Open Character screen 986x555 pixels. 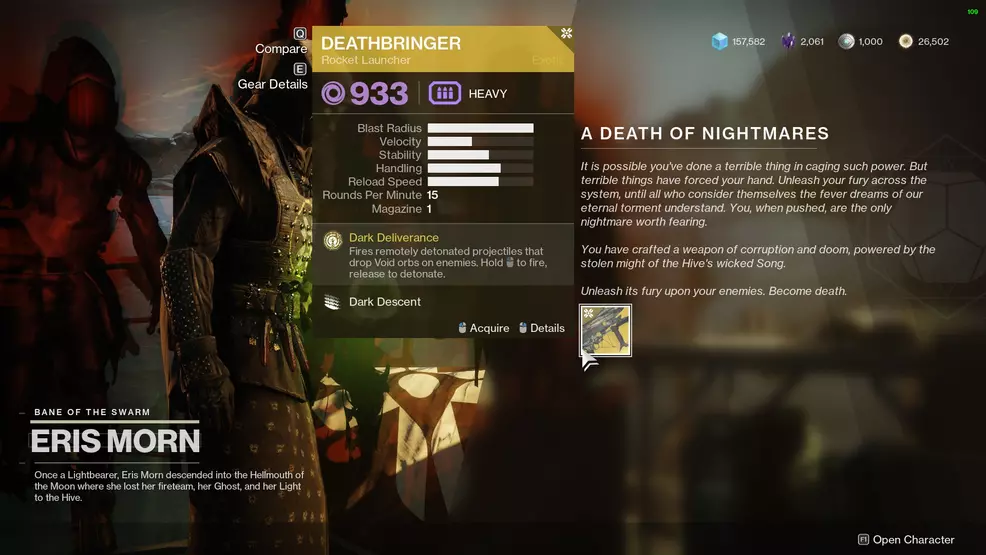(x=906, y=540)
